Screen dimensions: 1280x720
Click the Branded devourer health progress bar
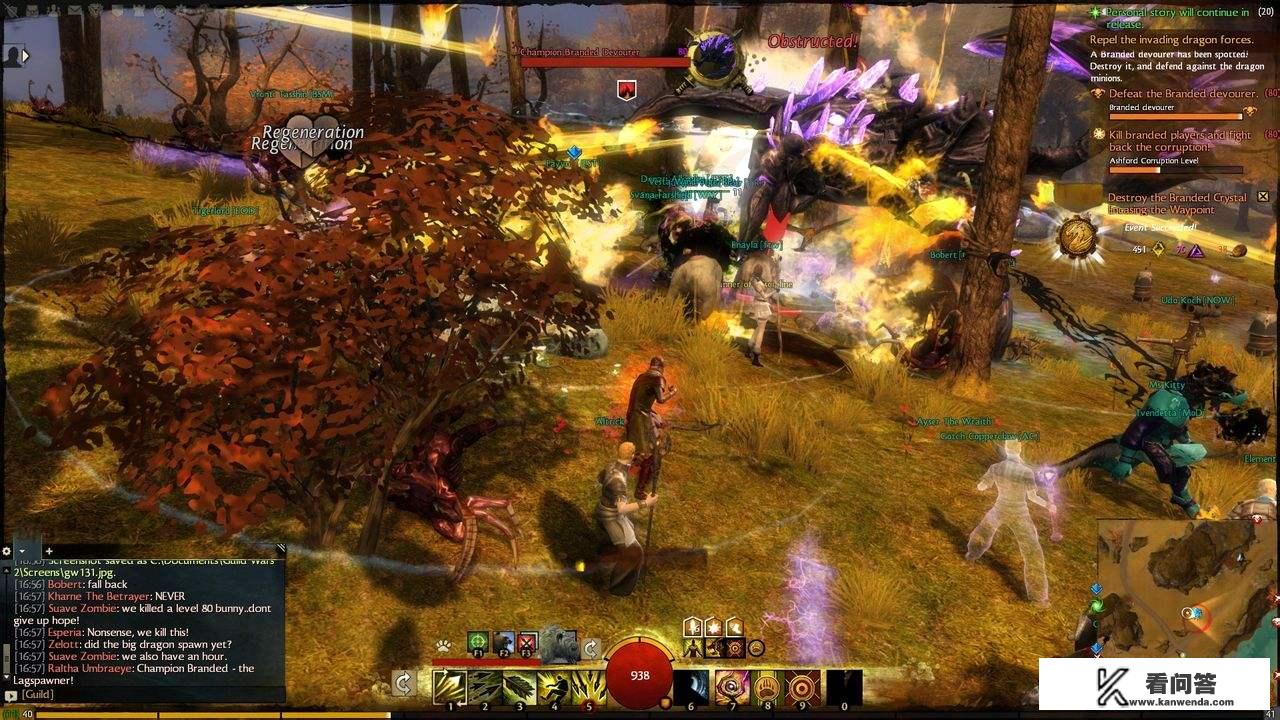pyautogui.click(x=1175, y=115)
